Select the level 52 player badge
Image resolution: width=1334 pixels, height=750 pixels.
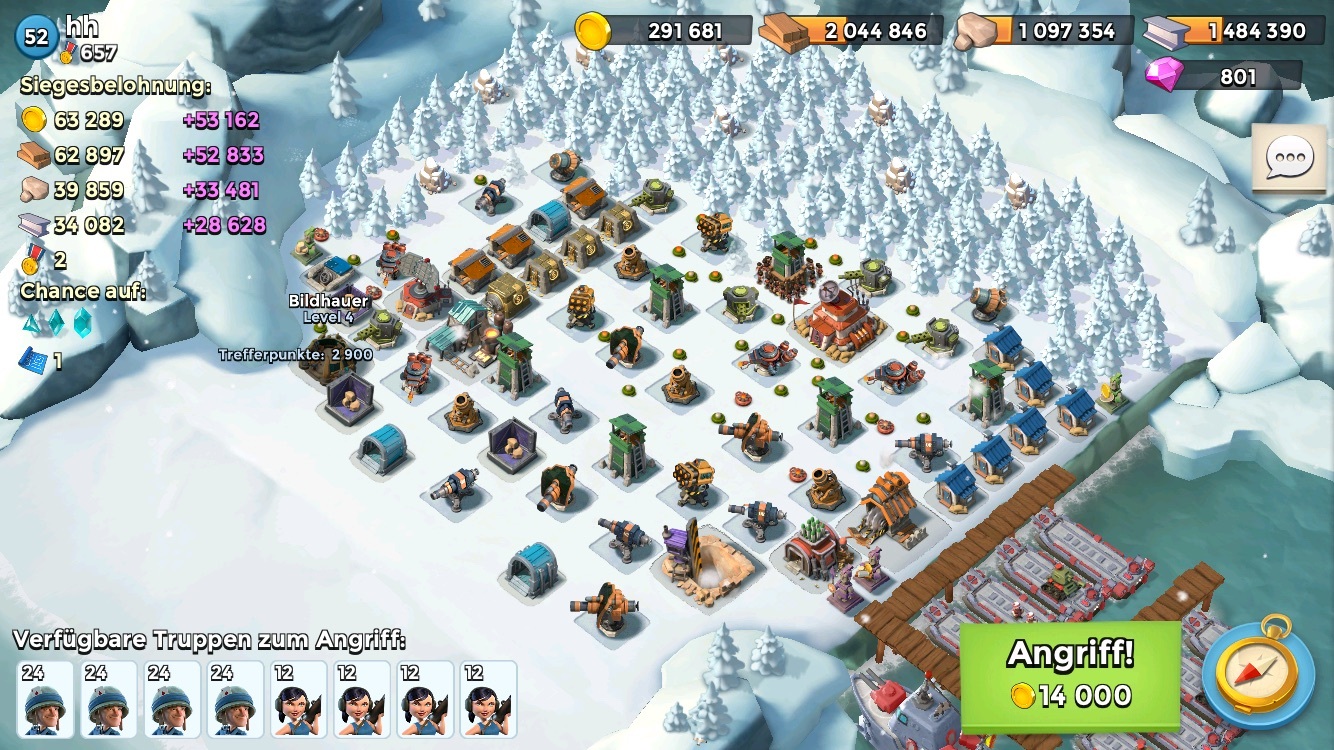[x=36, y=37]
